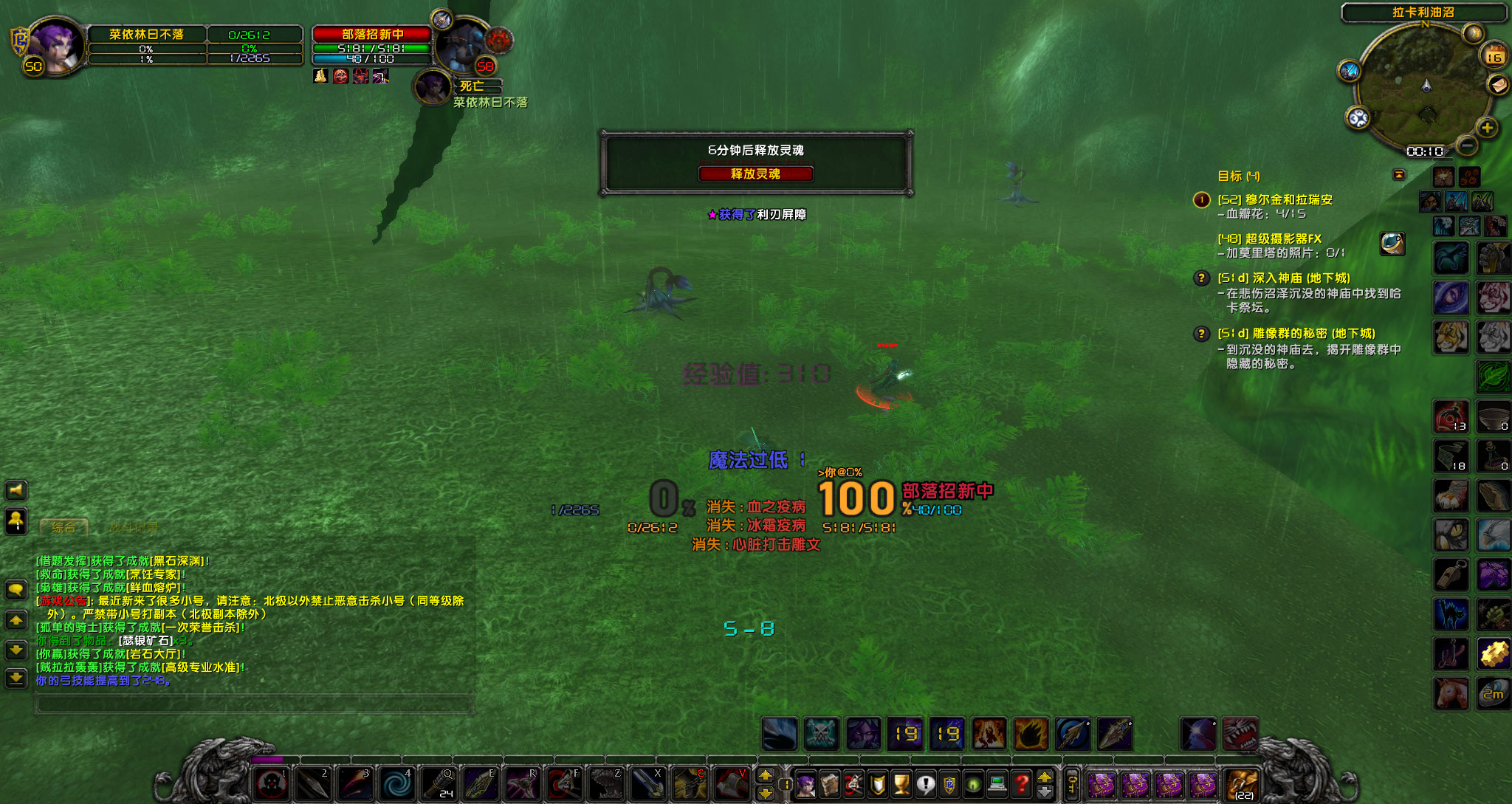Zoom out the minimap with minus button
Viewport: 1512px width, 804px height.
(x=1467, y=145)
